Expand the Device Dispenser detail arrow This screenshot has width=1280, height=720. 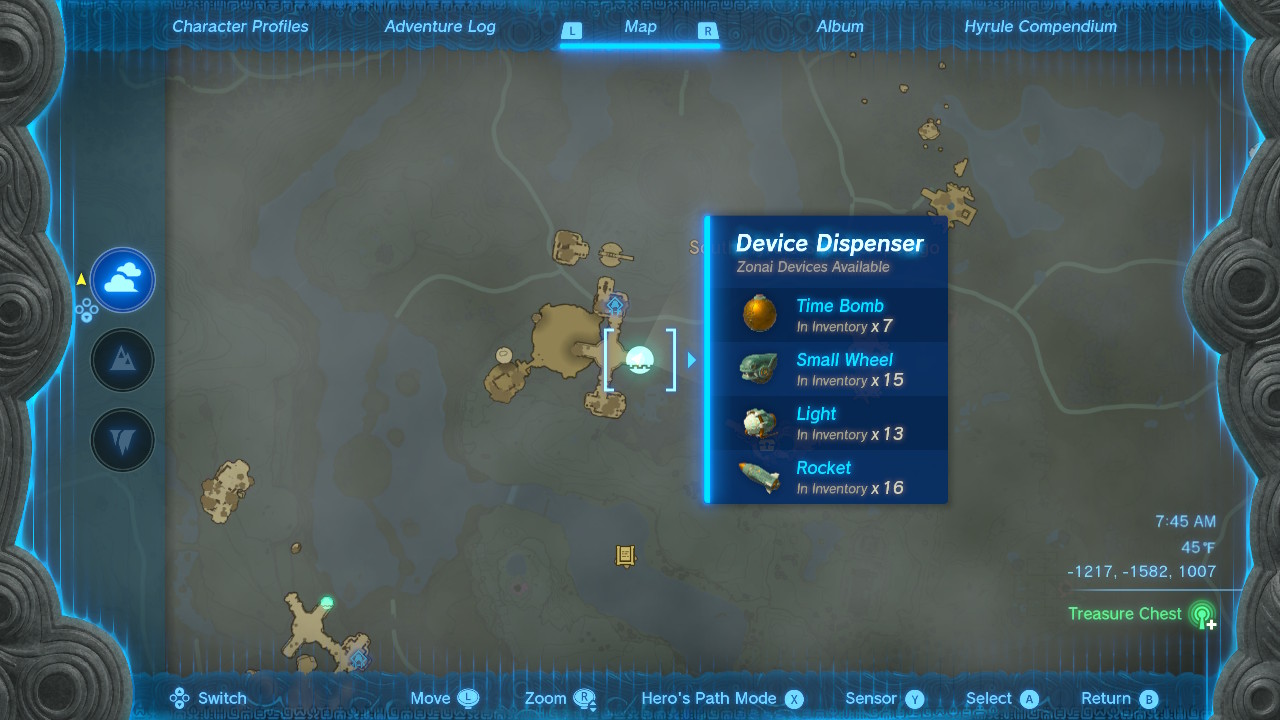coord(691,360)
